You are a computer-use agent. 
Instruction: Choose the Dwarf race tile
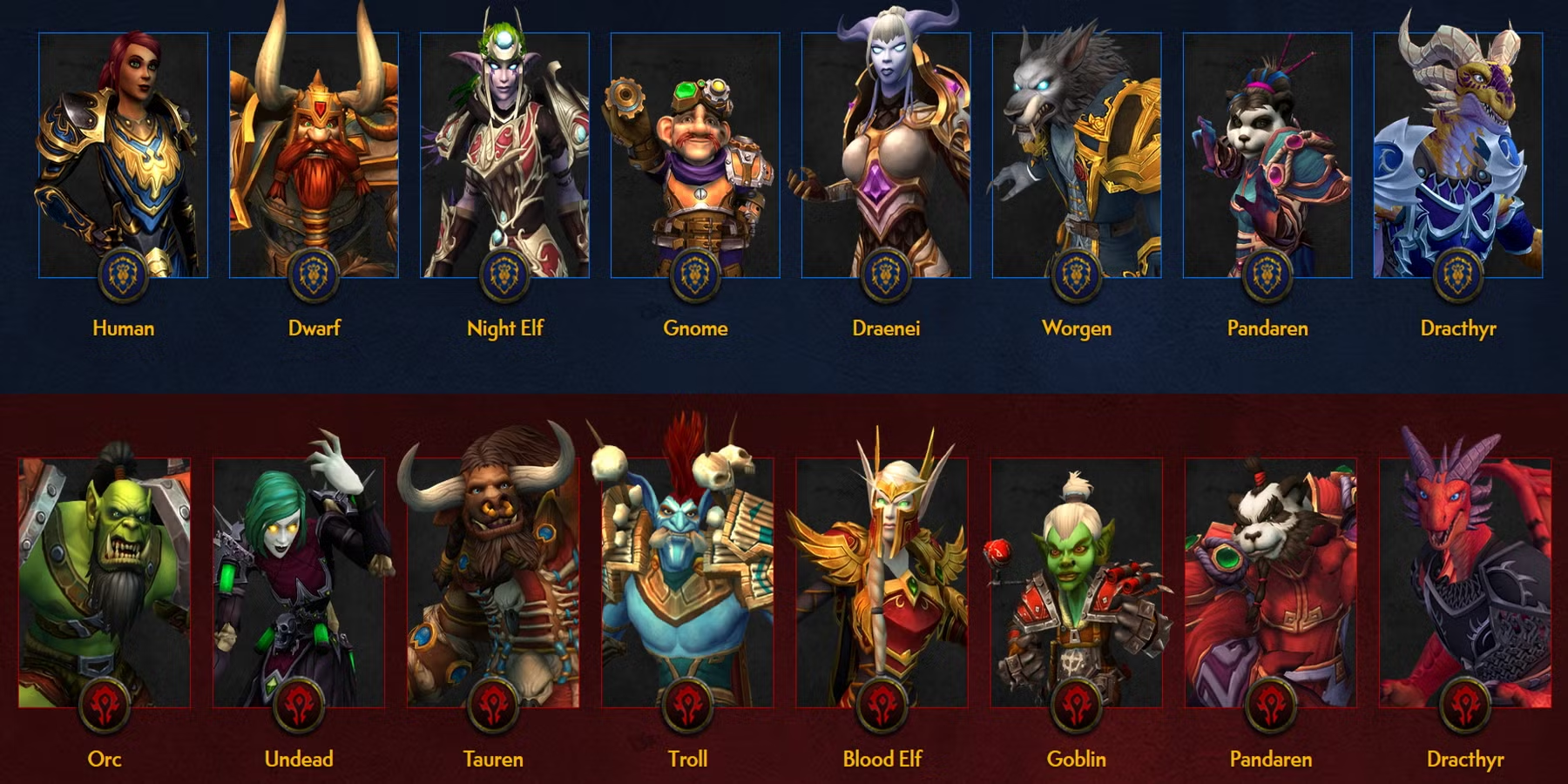tap(314, 157)
